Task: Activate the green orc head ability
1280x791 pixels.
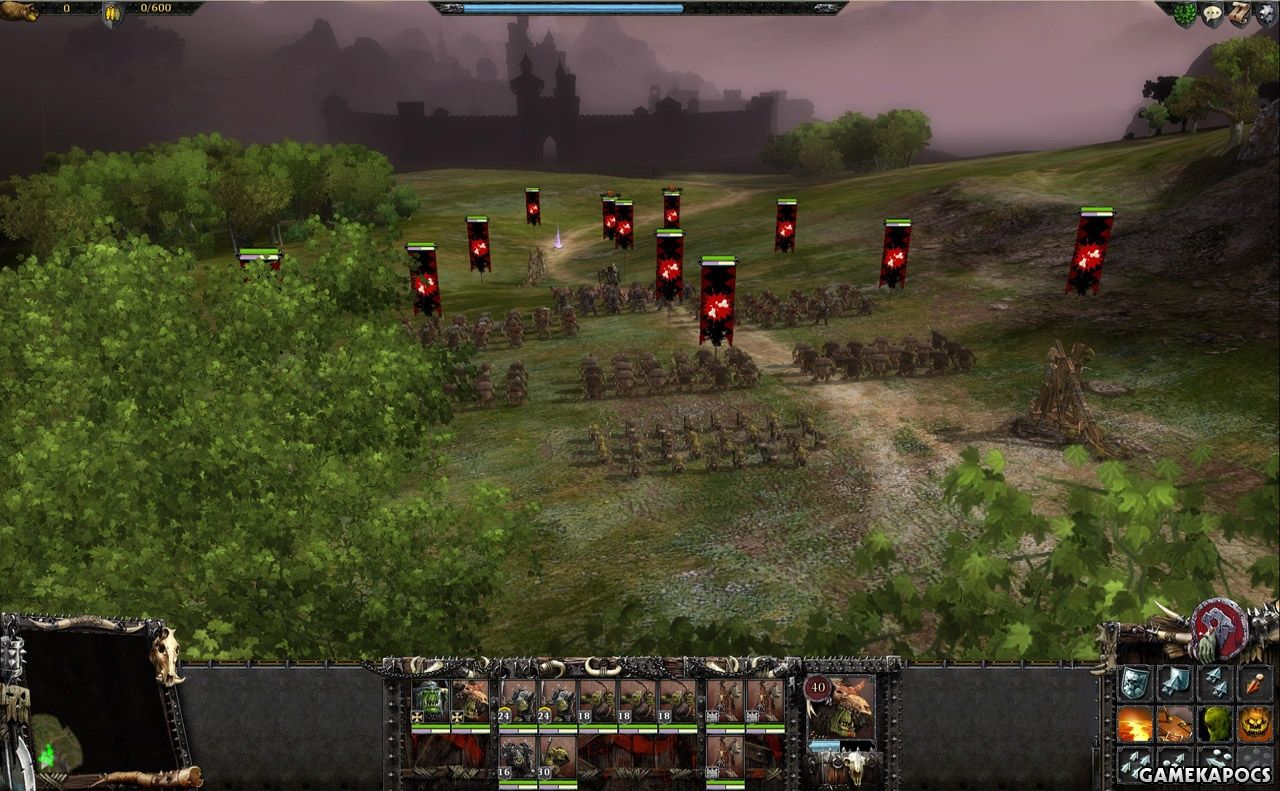Action: (x=1215, y=723)
